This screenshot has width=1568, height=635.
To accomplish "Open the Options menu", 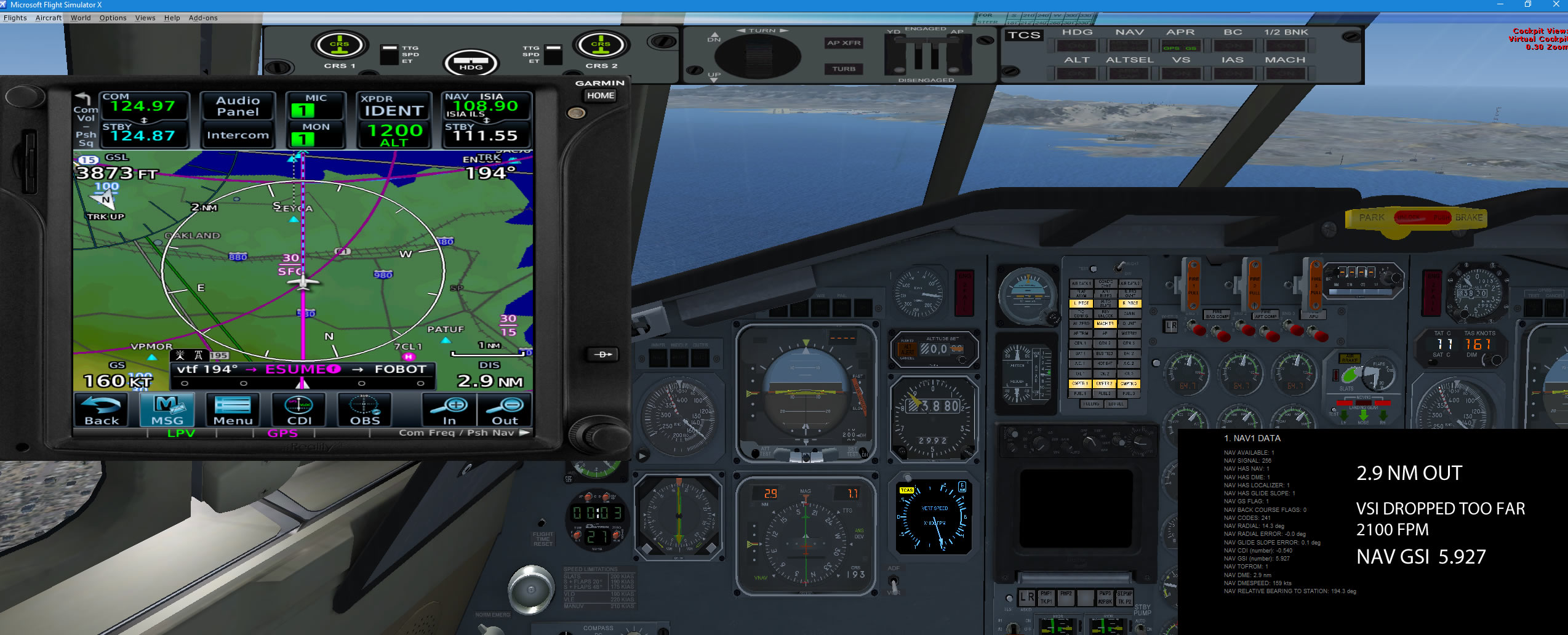I will [113, 18].
